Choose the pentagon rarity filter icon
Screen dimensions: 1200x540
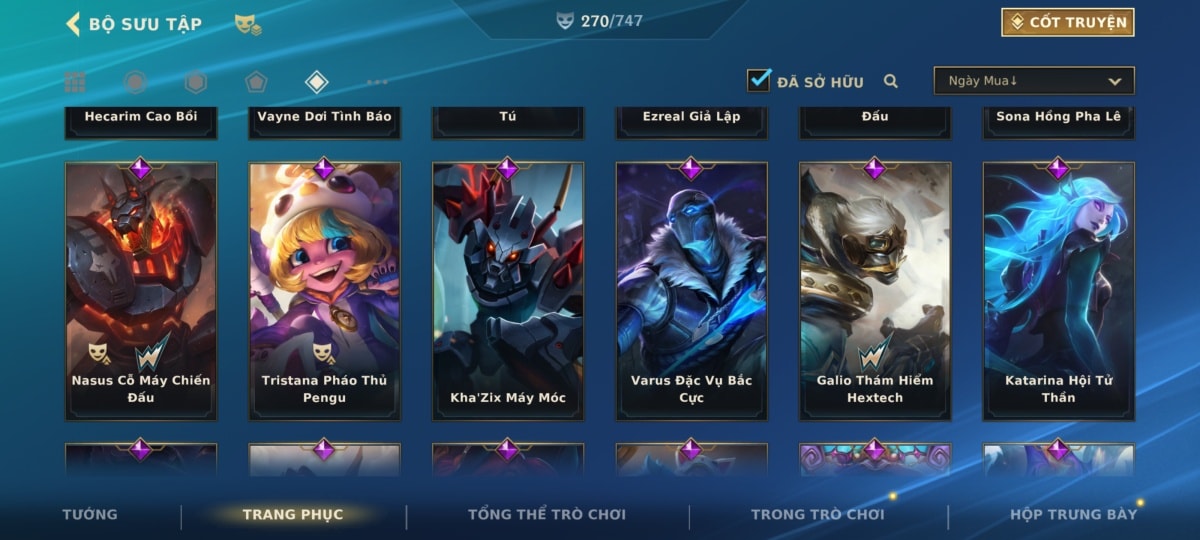click(256, 82)
